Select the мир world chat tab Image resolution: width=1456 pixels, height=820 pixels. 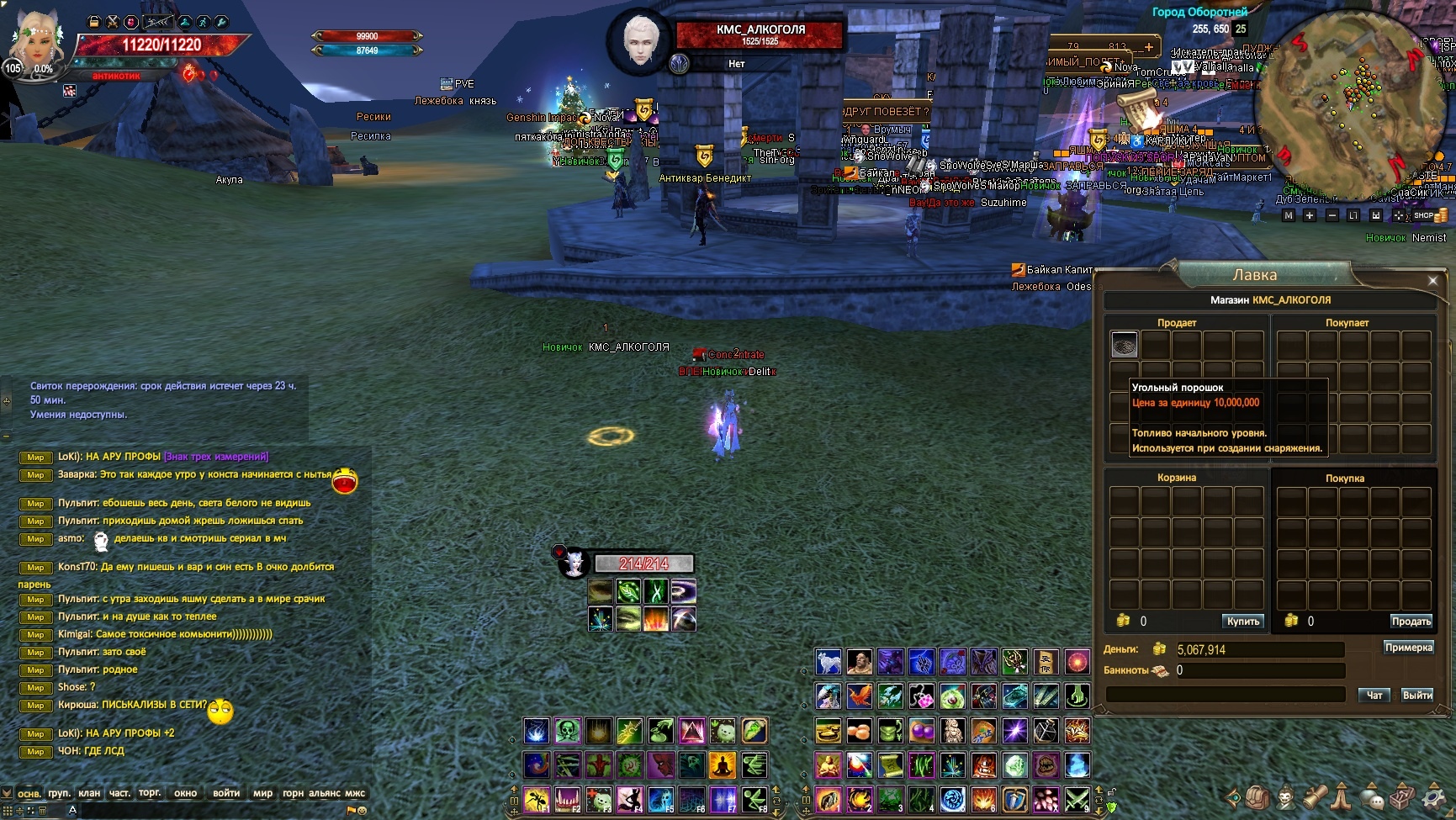(x=262, y=793)
